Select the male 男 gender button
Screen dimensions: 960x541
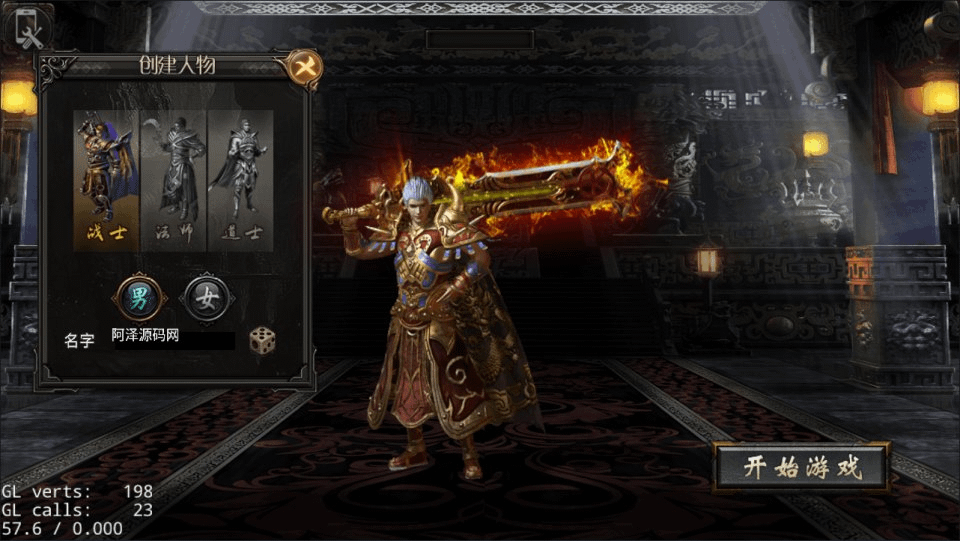pos(138,297)
